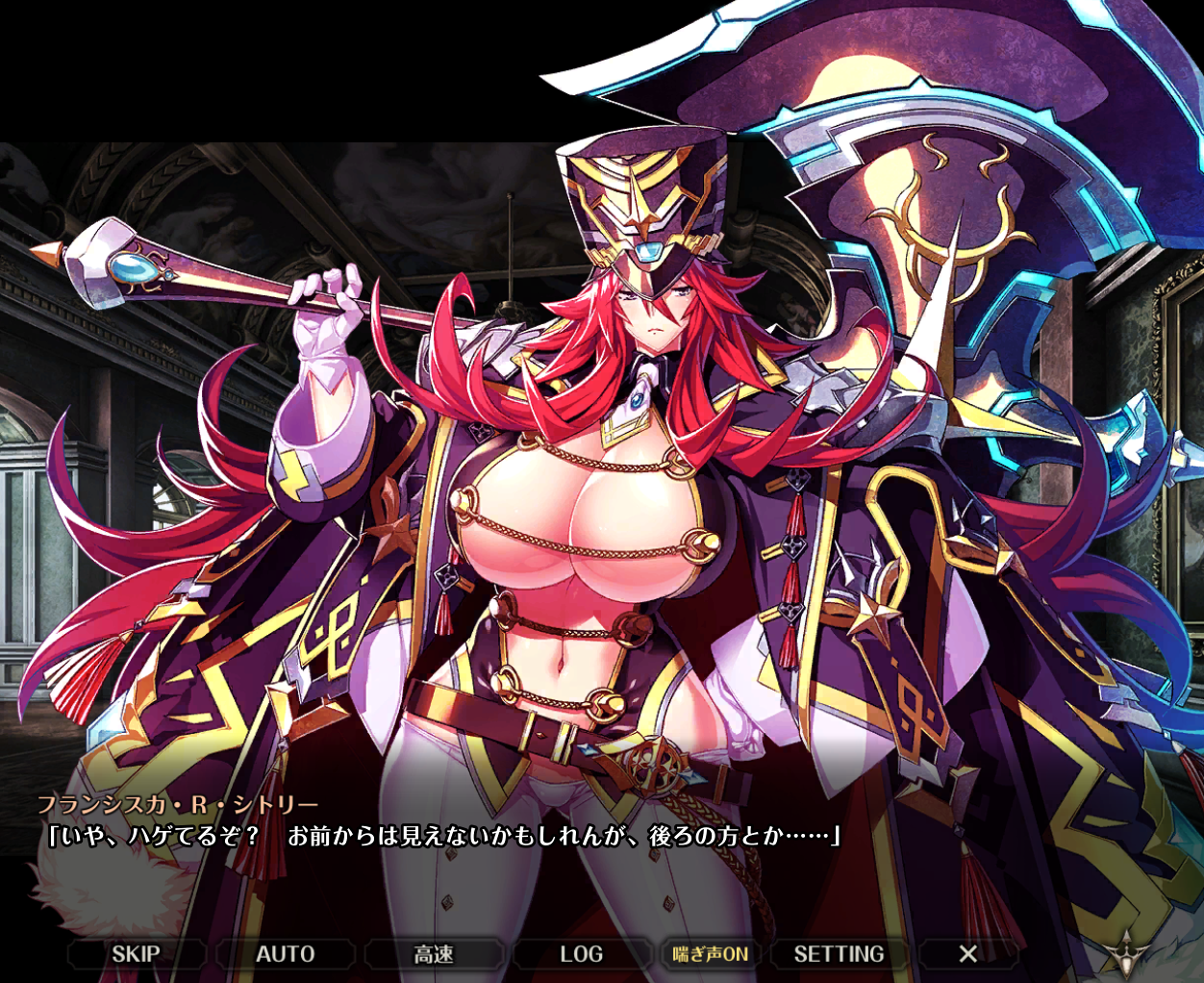Screen dimensions: 1204x983
Task: Enable AUTO text advance
Action: (285, 953)
